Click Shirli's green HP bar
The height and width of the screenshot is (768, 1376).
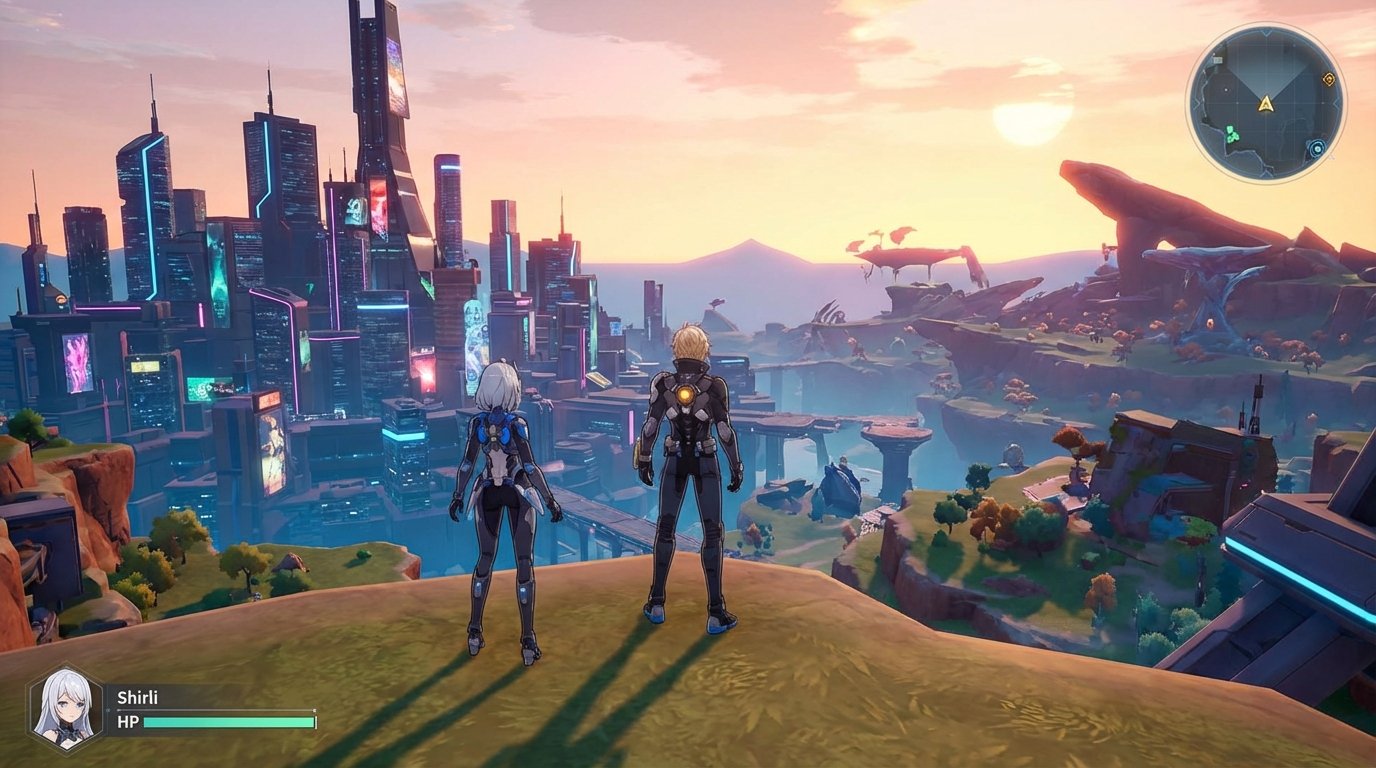pyautogui.click(x=229, y=722)
